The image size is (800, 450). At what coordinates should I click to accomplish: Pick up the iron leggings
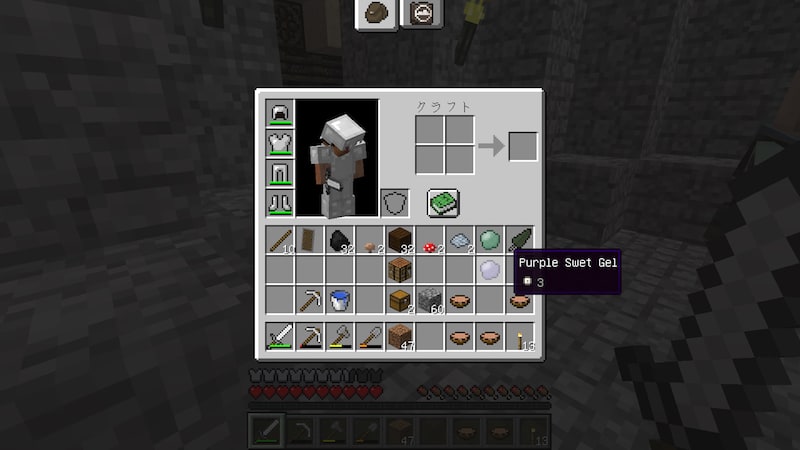pos(279,173)
